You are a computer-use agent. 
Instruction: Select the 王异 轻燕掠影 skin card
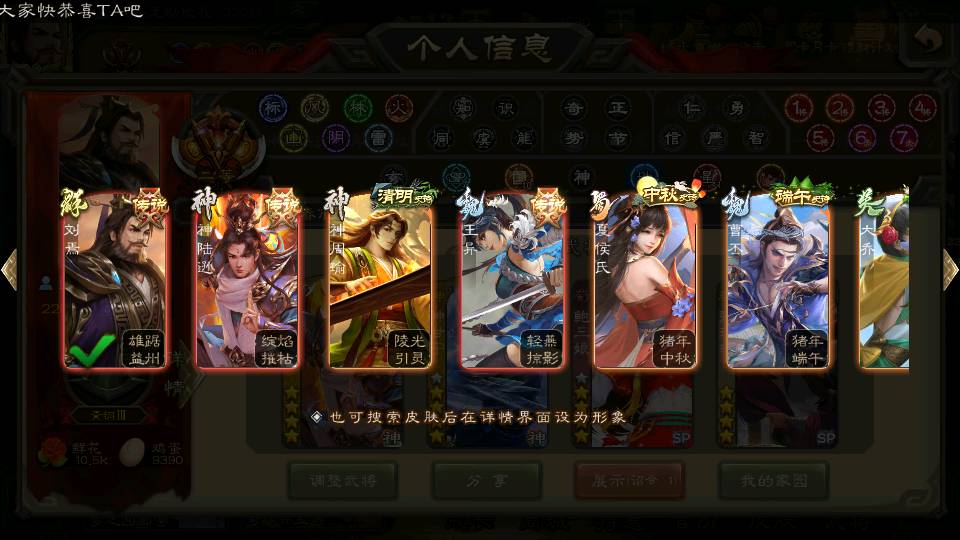513,280
